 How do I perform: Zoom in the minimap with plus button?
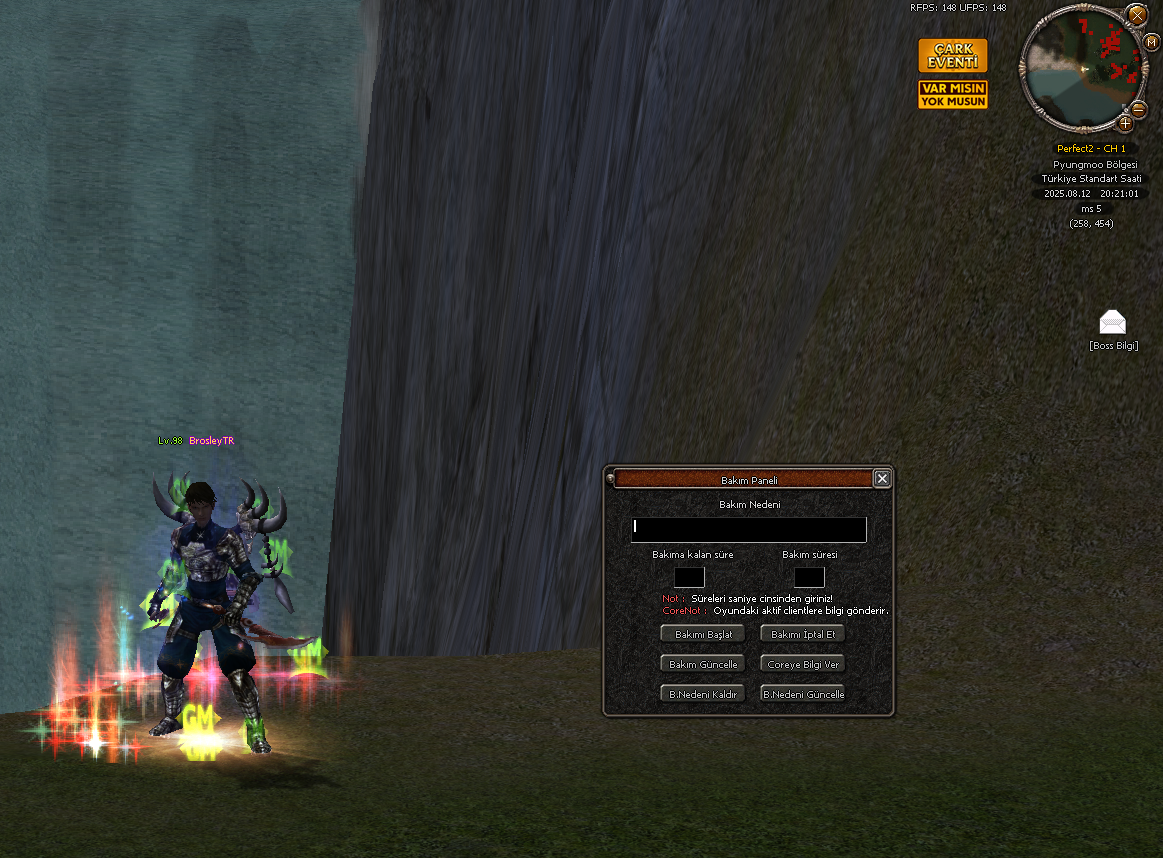(1125, 123)
